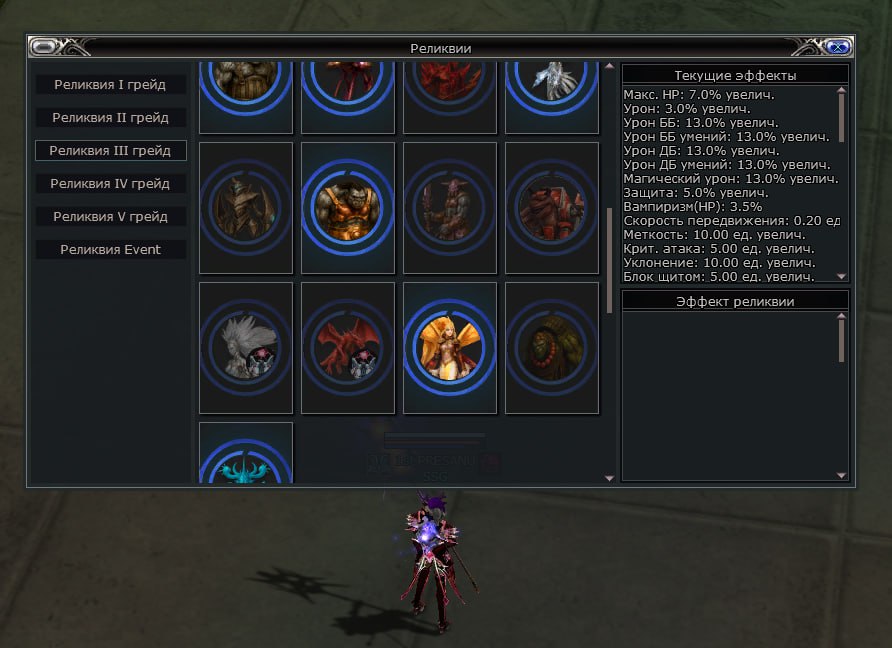
Task: Click the relic grid scroll-down arrow
Action: pyautogui.click(x=610, y=478)
